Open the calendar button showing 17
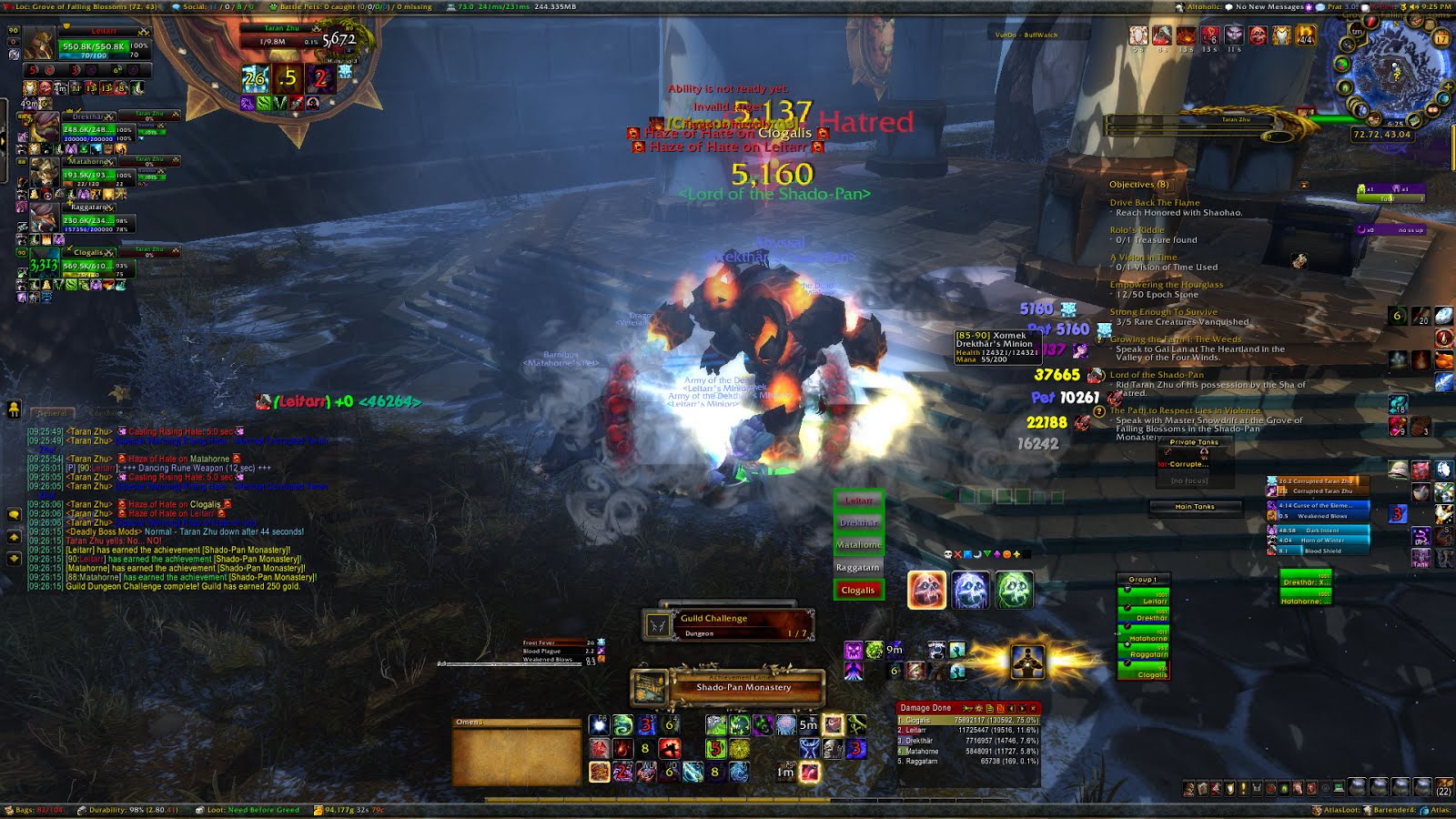 (x=1441, y=38)
